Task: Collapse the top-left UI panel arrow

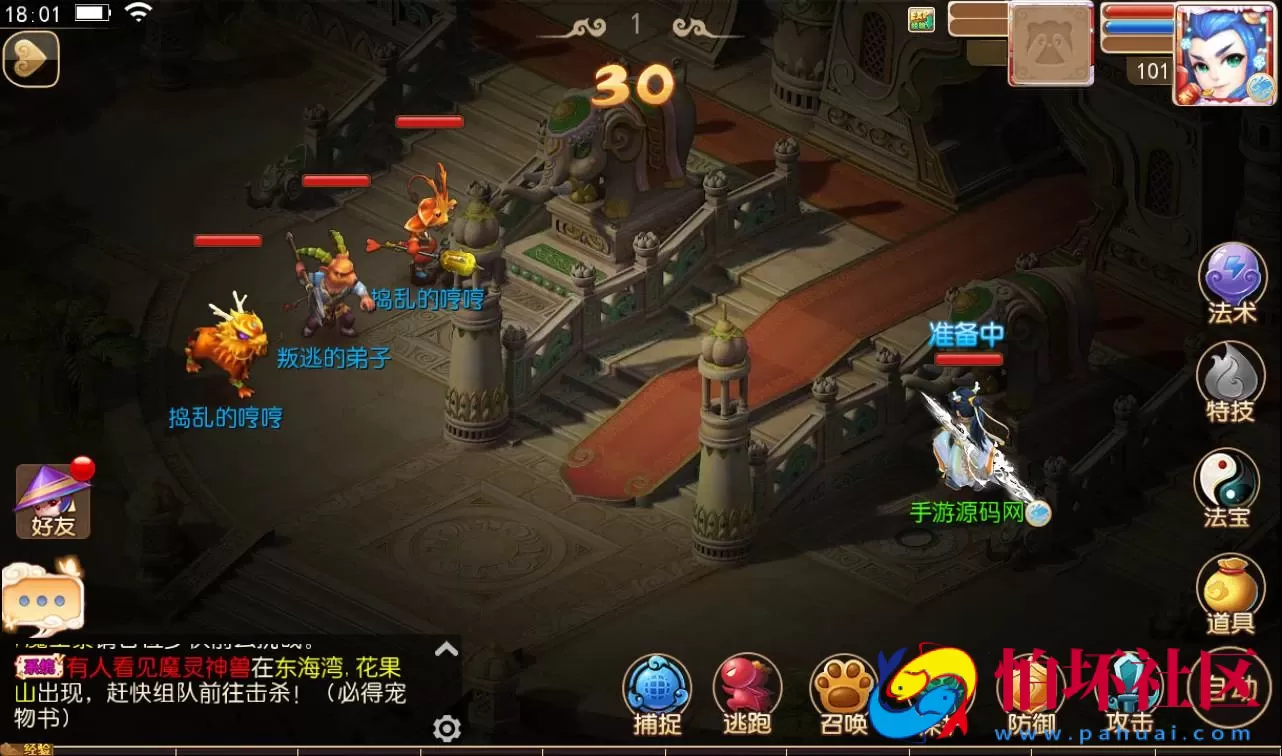Action: point(31,58)
